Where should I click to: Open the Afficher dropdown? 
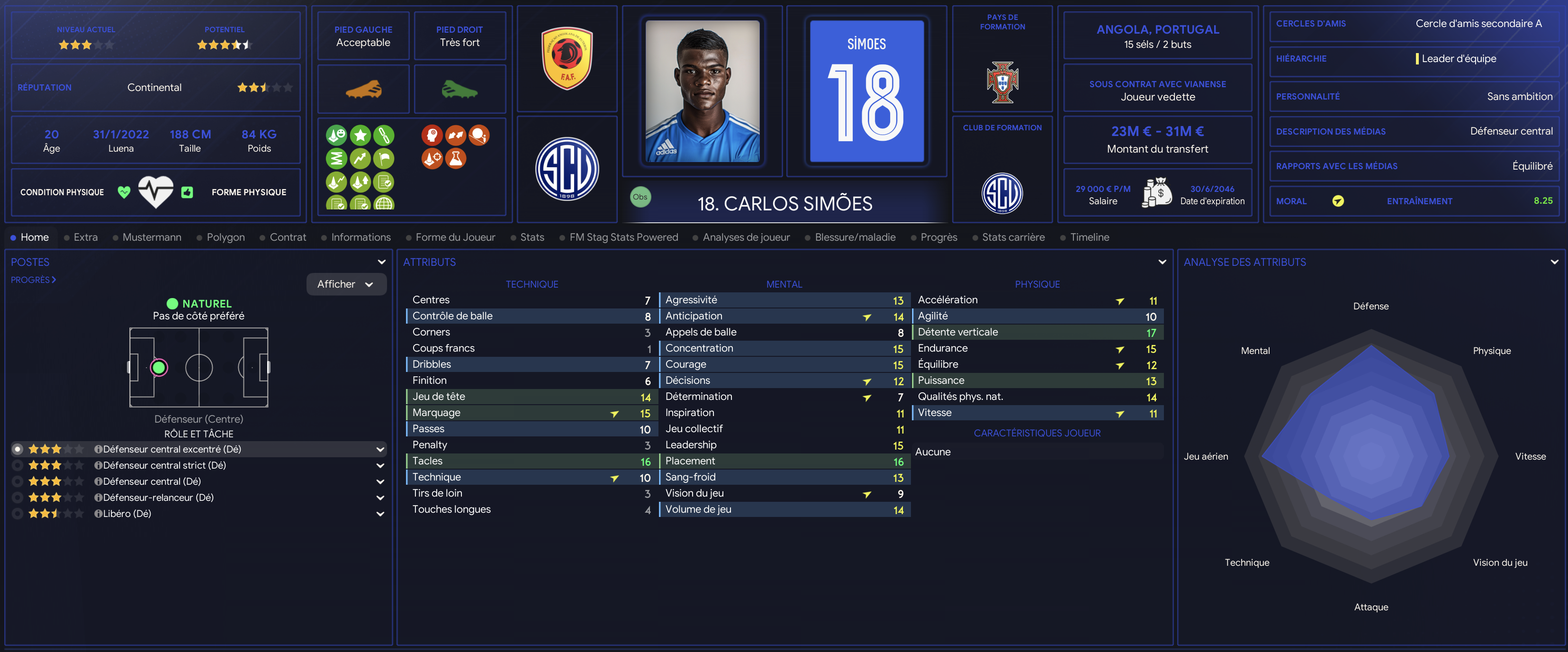point(346,284)
